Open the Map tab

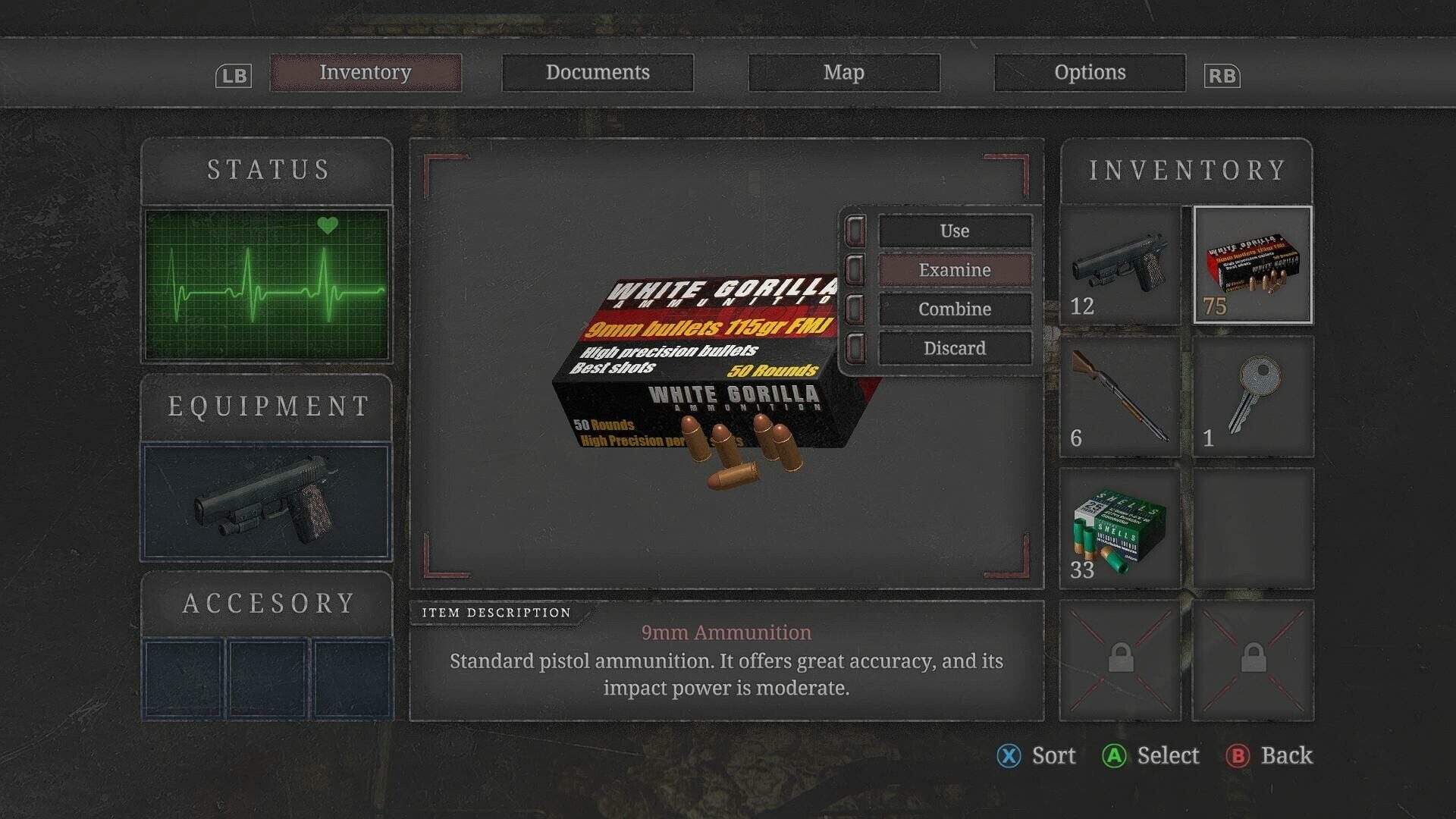tap(845, 72)
